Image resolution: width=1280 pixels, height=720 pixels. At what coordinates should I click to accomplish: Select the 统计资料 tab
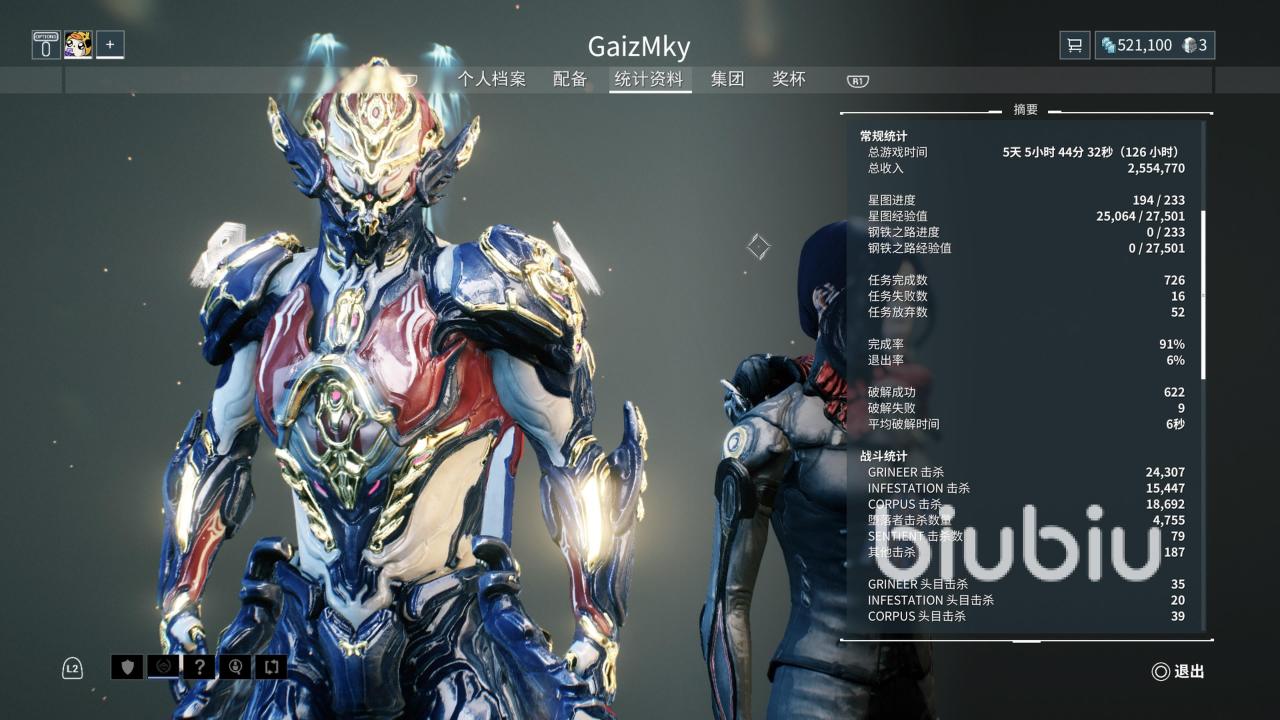pos(649,79)
